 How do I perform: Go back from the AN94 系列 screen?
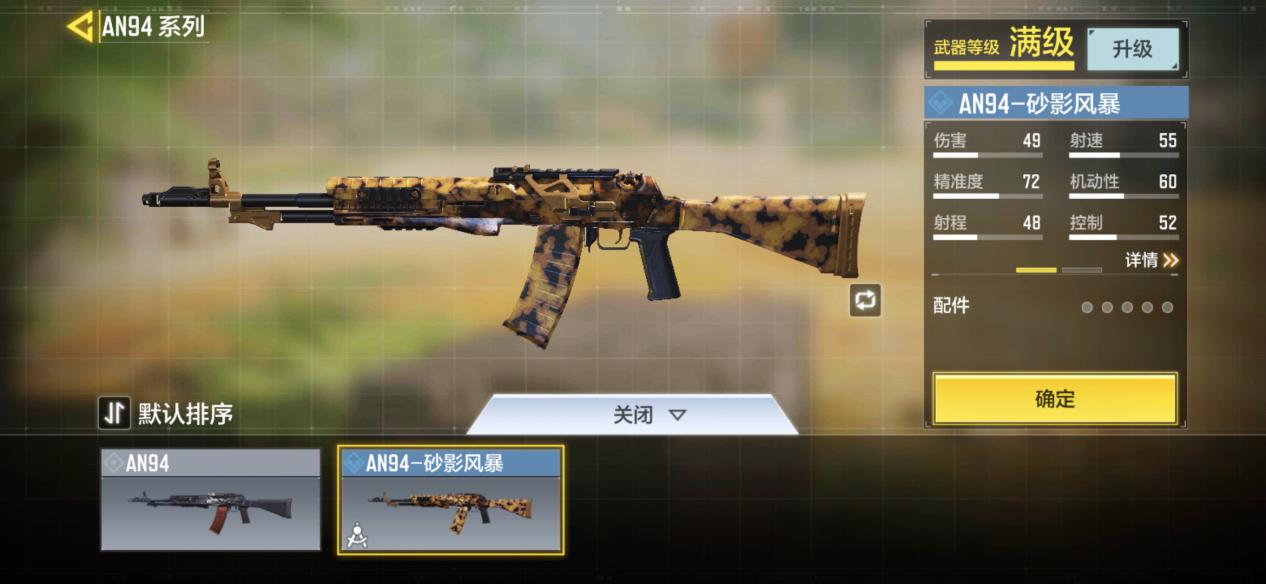pyautogui.click(x=80, y=27)
